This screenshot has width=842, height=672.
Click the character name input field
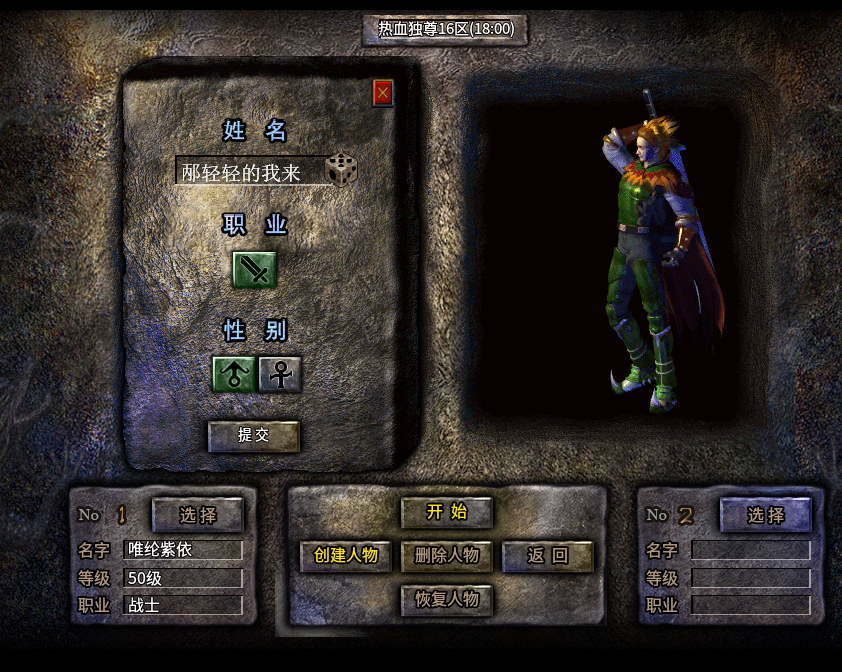[250, 171]
